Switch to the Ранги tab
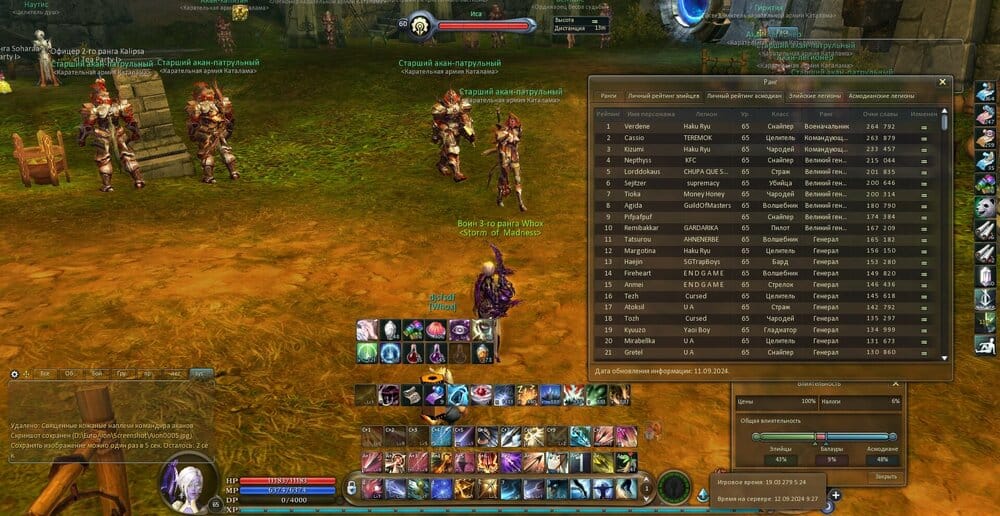Image resolution: width=1000 pixels, height=516 pixels. (608, 96)
